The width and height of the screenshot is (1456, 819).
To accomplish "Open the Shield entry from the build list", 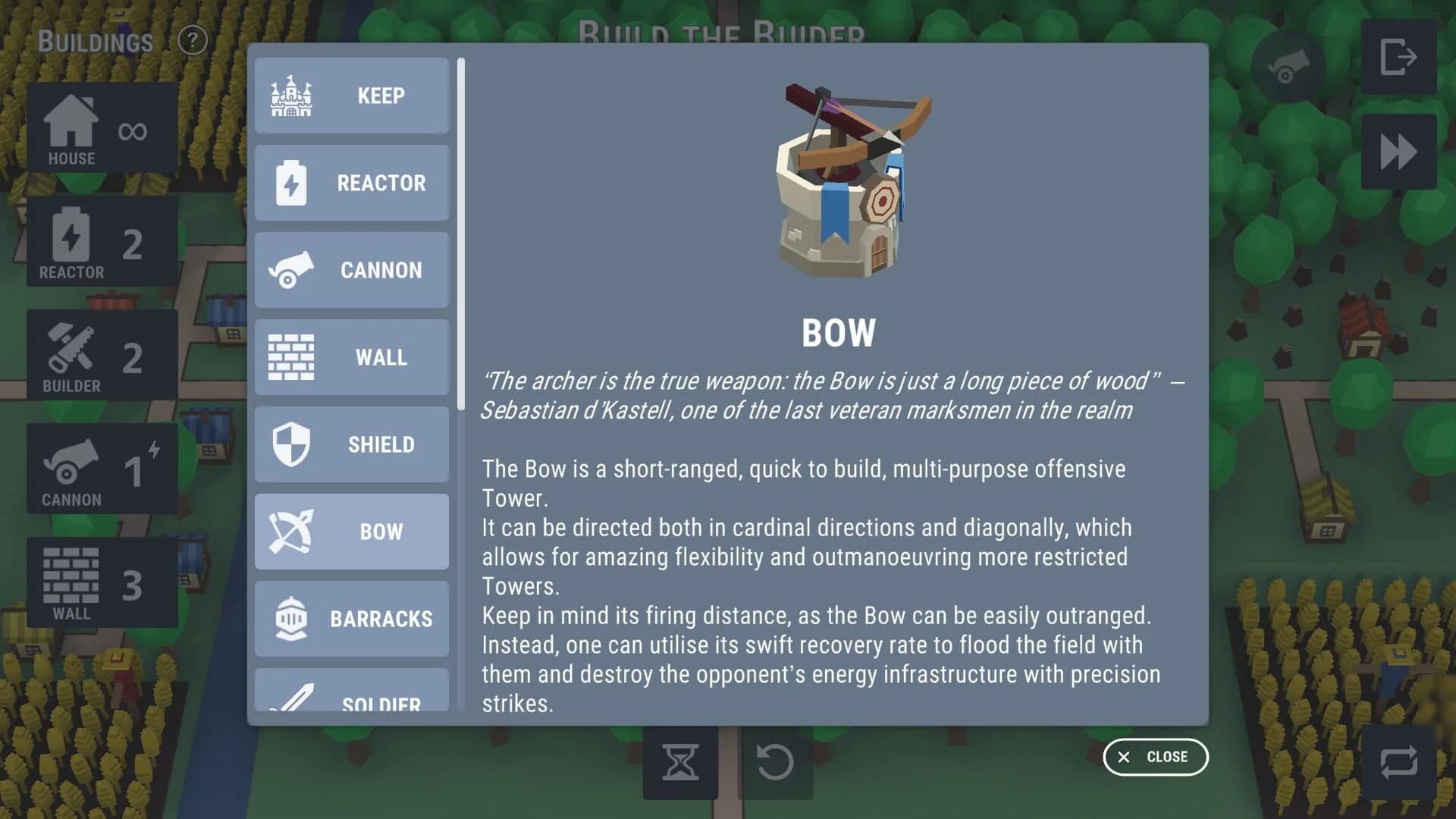I will coord(351,444).
